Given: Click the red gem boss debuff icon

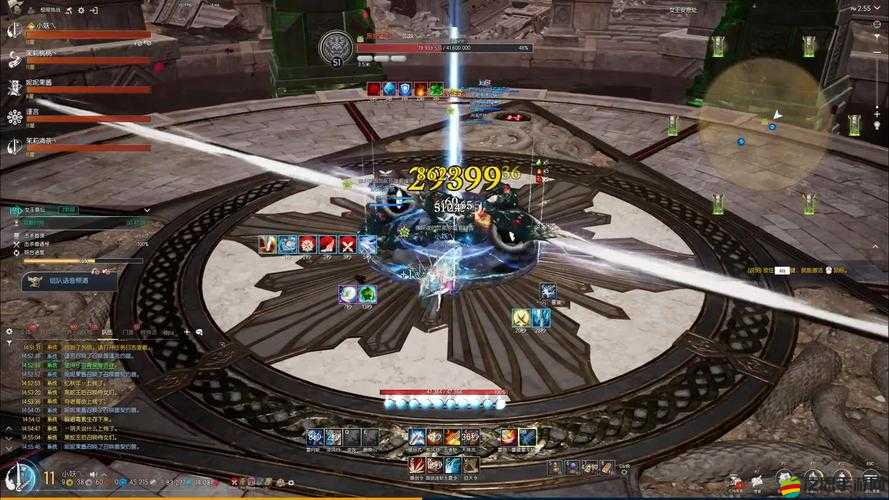Looking at the screenshot, I should (373, 89).
